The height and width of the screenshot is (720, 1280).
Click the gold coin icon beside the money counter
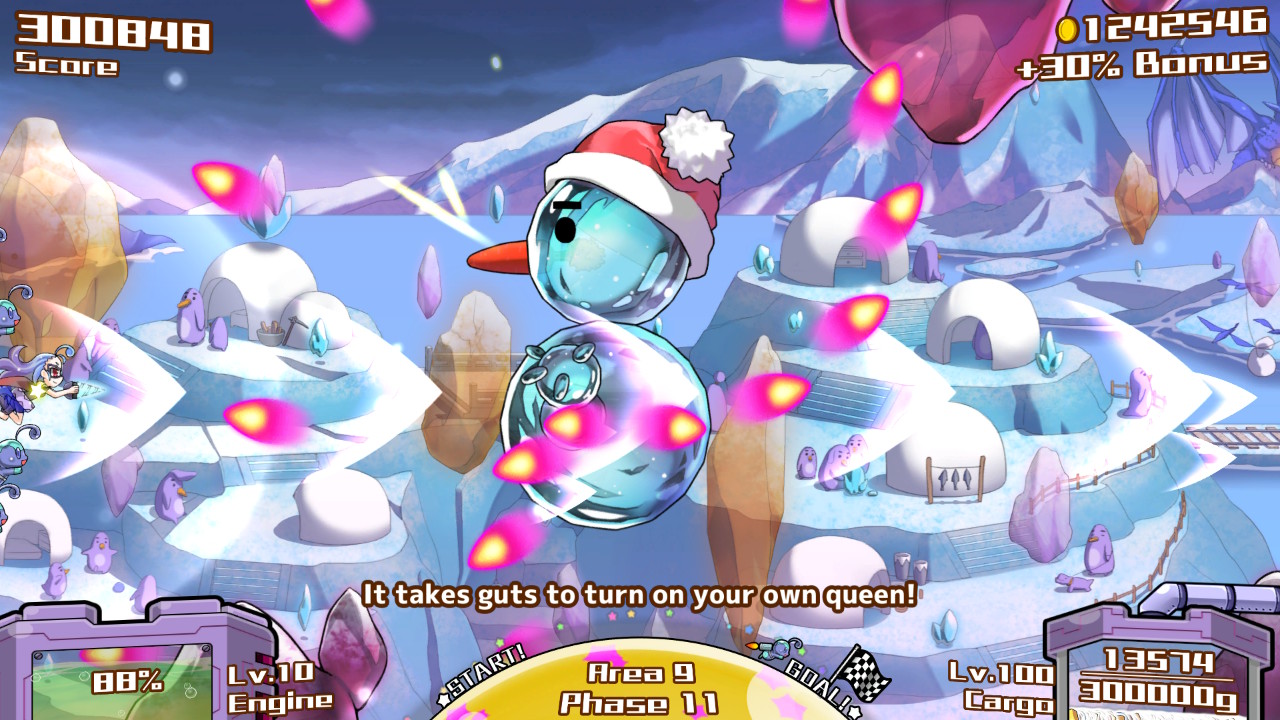(1067, 32)
